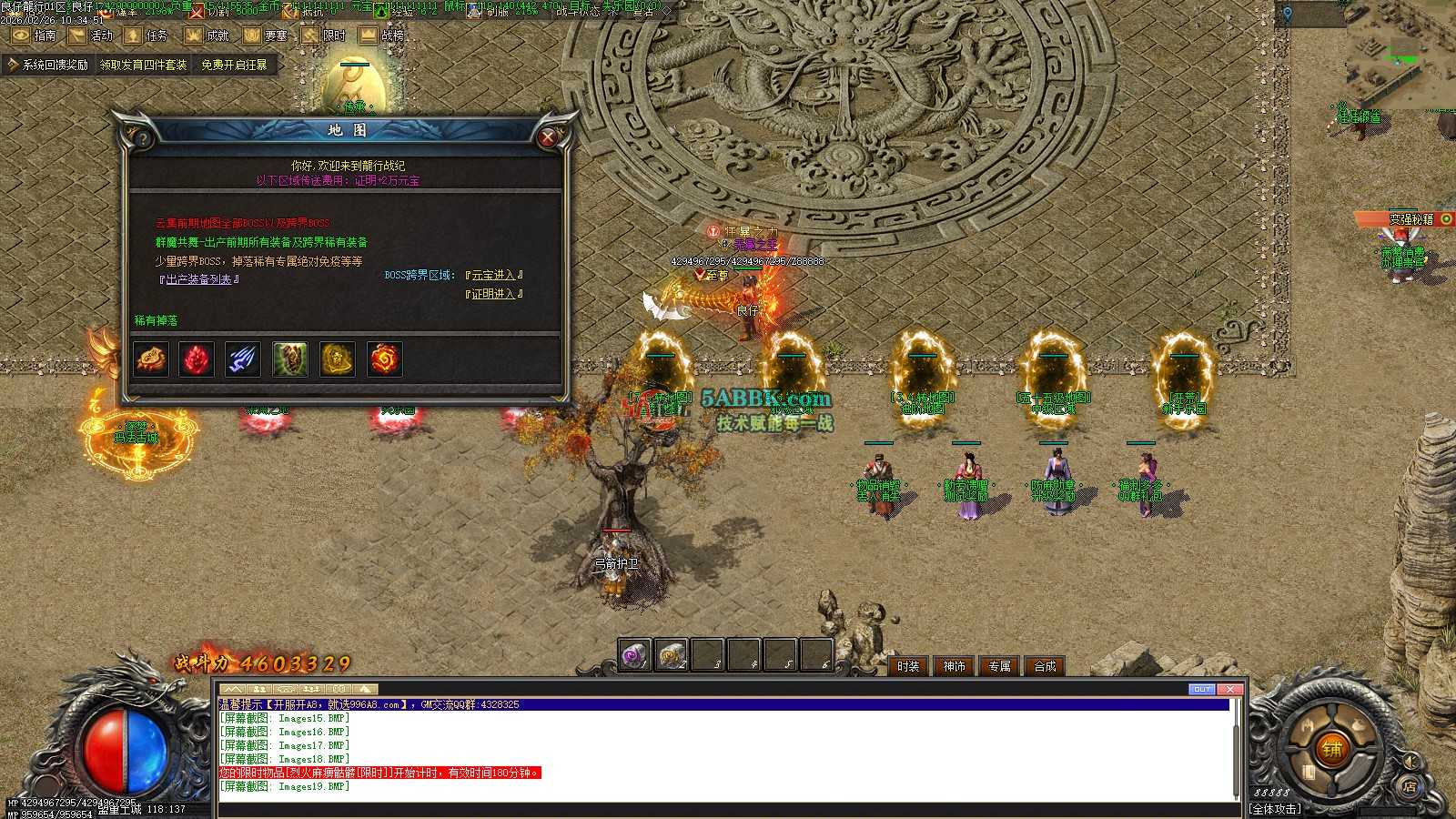
Task: Open the 任务 quest menu
Action: click(x=147, y=35)
